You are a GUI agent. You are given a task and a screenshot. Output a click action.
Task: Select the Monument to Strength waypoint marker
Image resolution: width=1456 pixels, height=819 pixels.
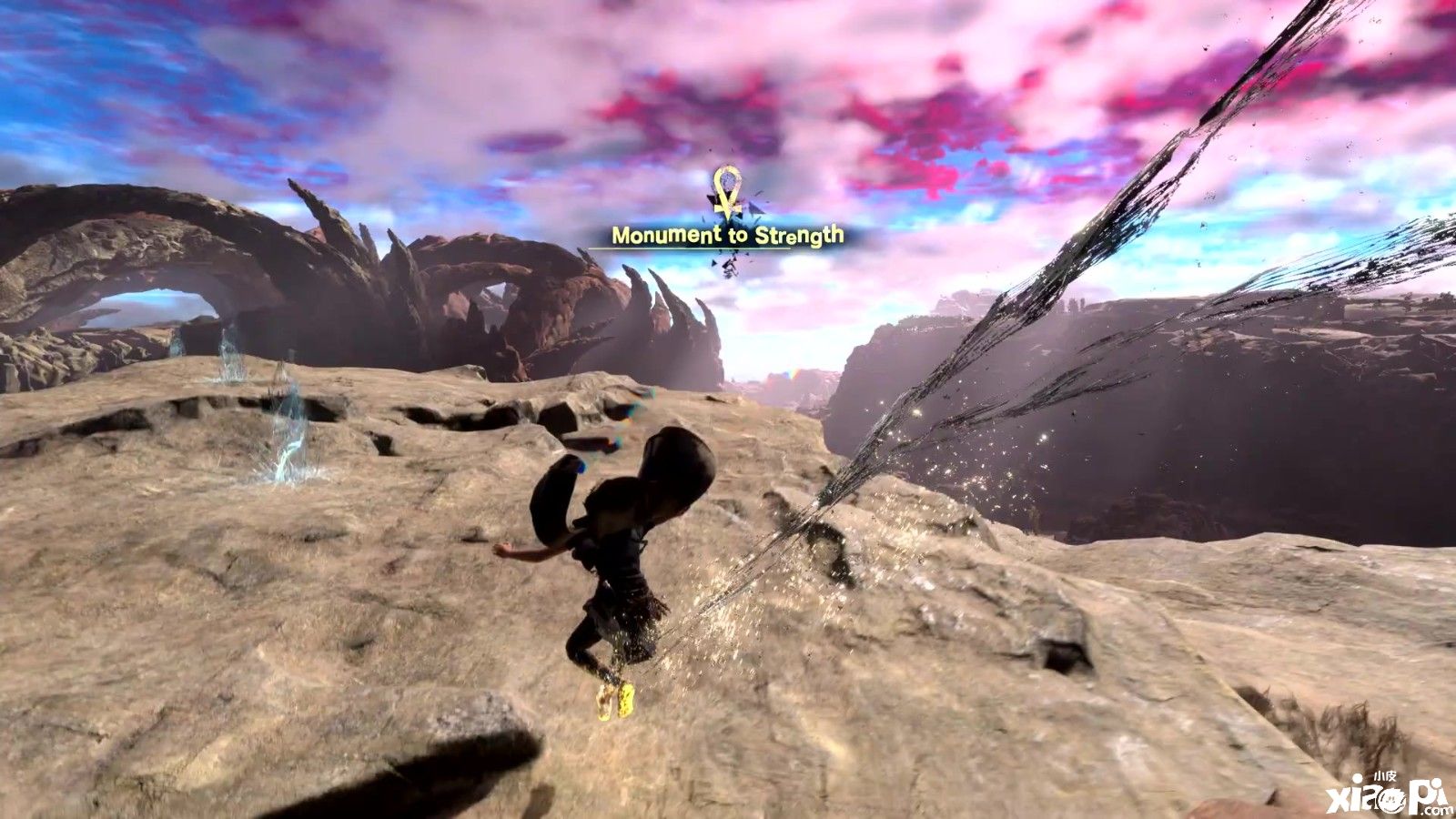click(726, 192)
